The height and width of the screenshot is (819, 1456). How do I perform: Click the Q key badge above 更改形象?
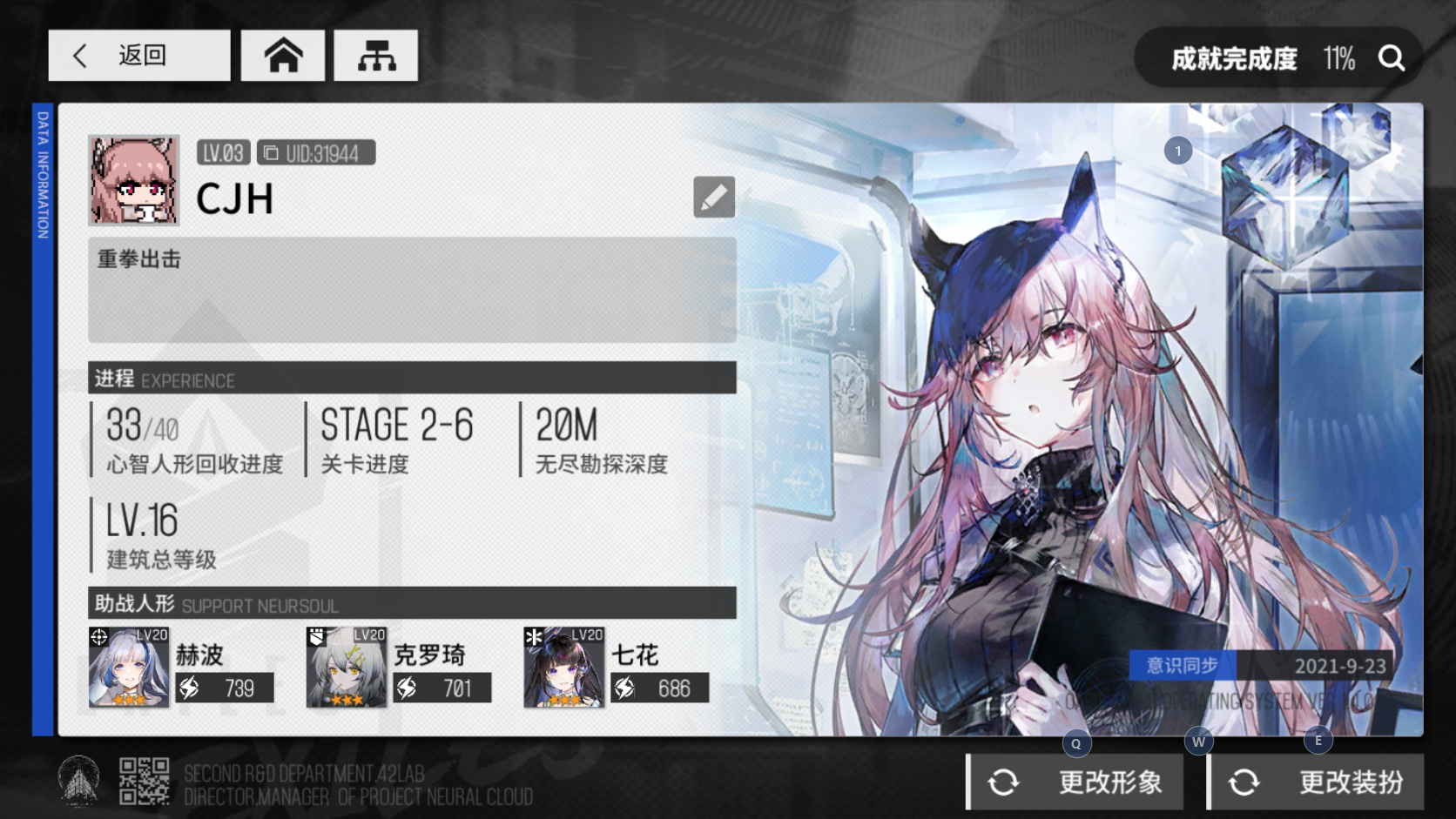(x=1076, y=742)
